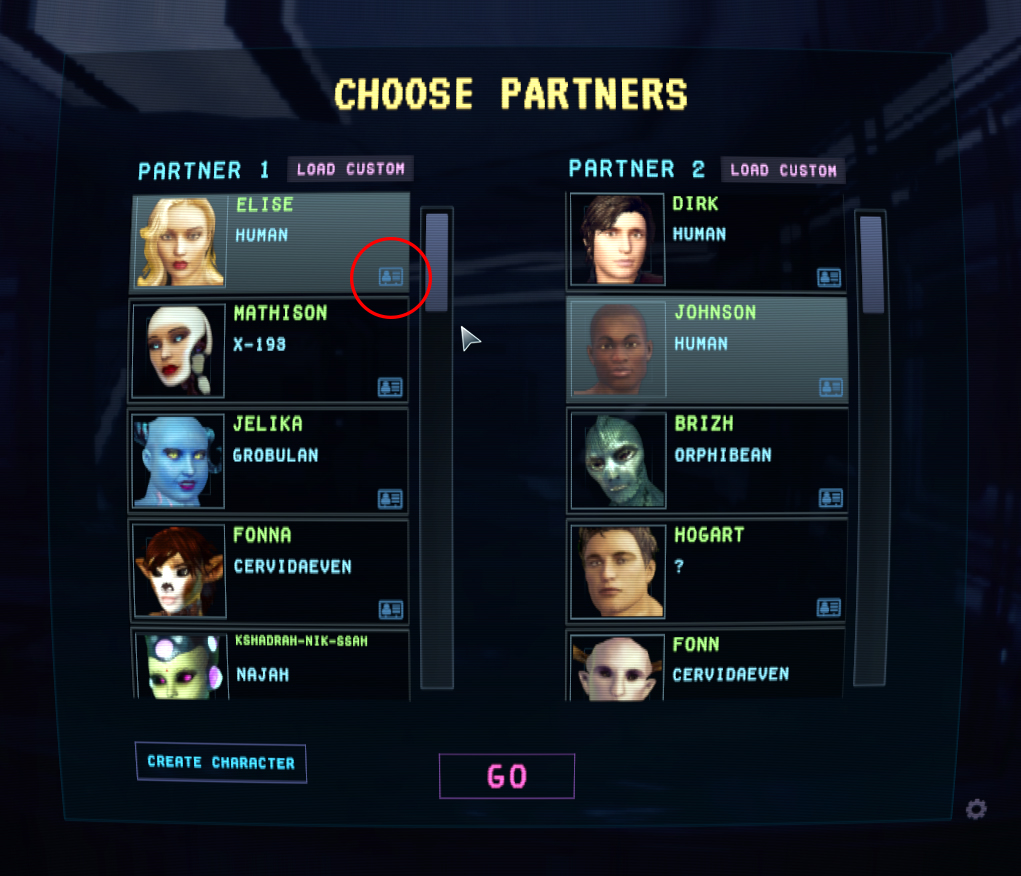This screenshot has height=876, width=1021.
Task: Show Dirk's profile card icon
Action: tap(829, 277)
